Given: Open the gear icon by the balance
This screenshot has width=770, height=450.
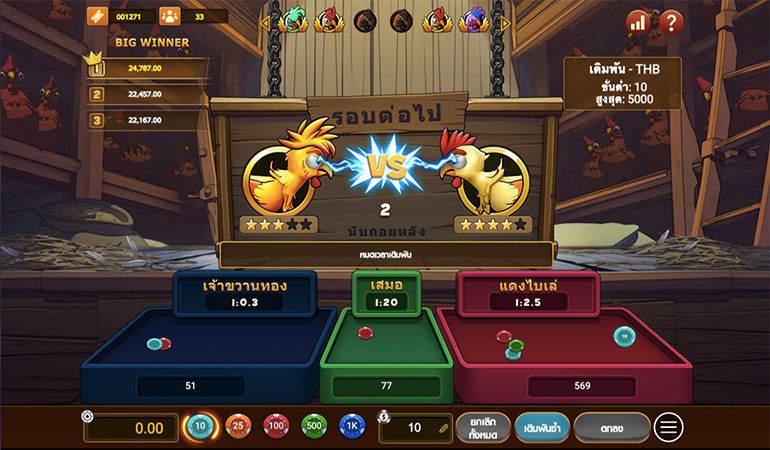Looking at the screenshot, I should 87,416.
